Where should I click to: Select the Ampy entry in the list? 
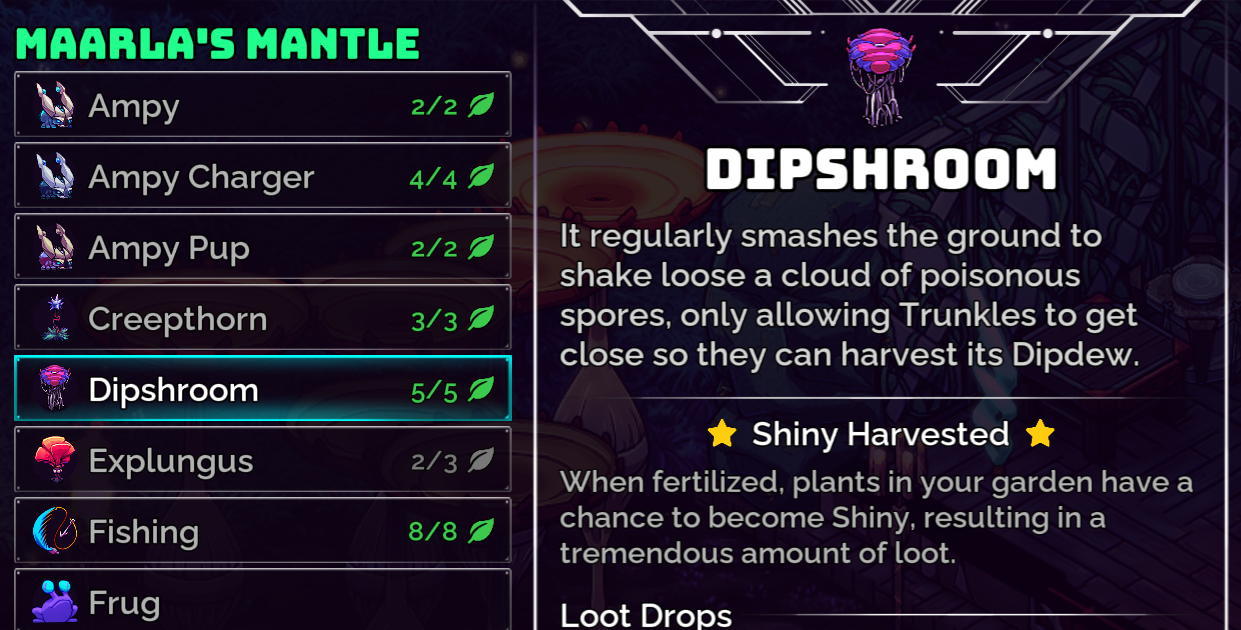[x=262, y=105]
